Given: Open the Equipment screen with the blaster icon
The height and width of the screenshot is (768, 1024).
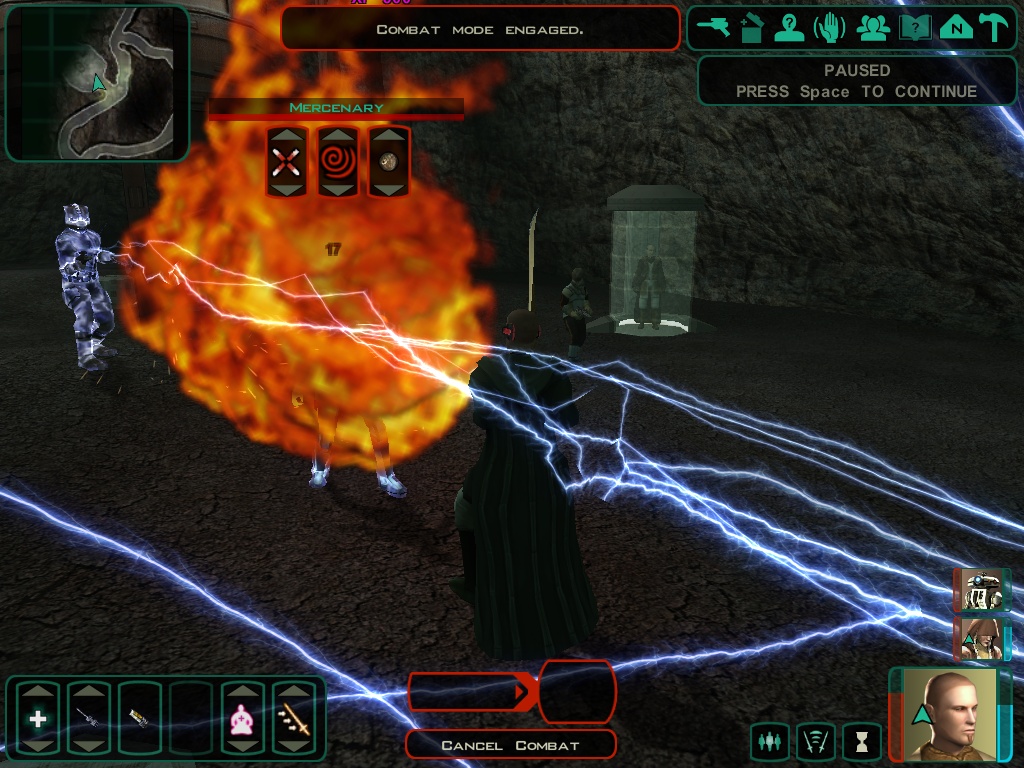Looking at the screenshot, I should tap(715, 28).
